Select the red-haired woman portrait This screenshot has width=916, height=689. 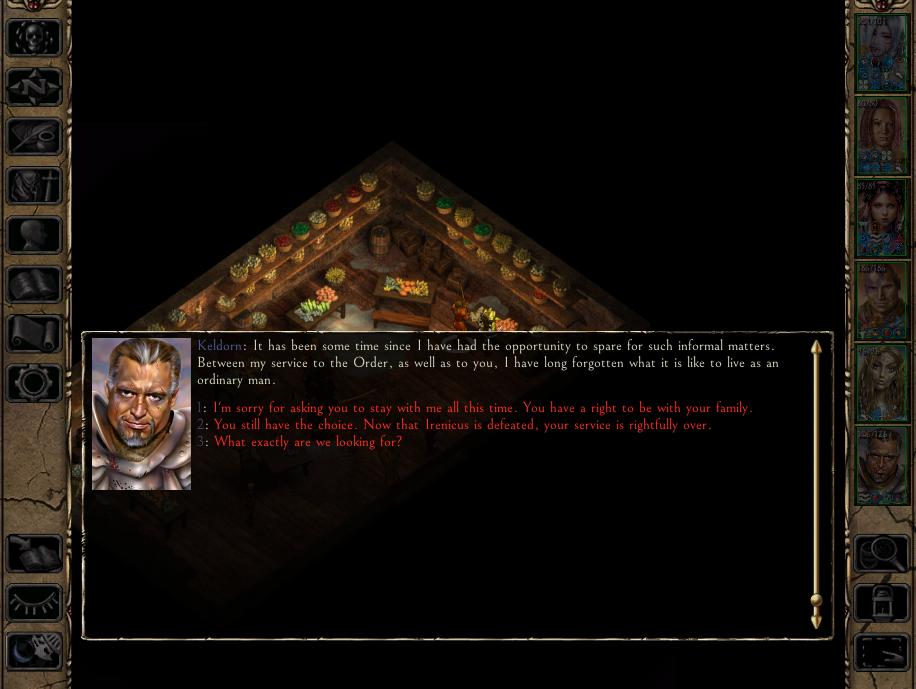[x=882, y=135]
